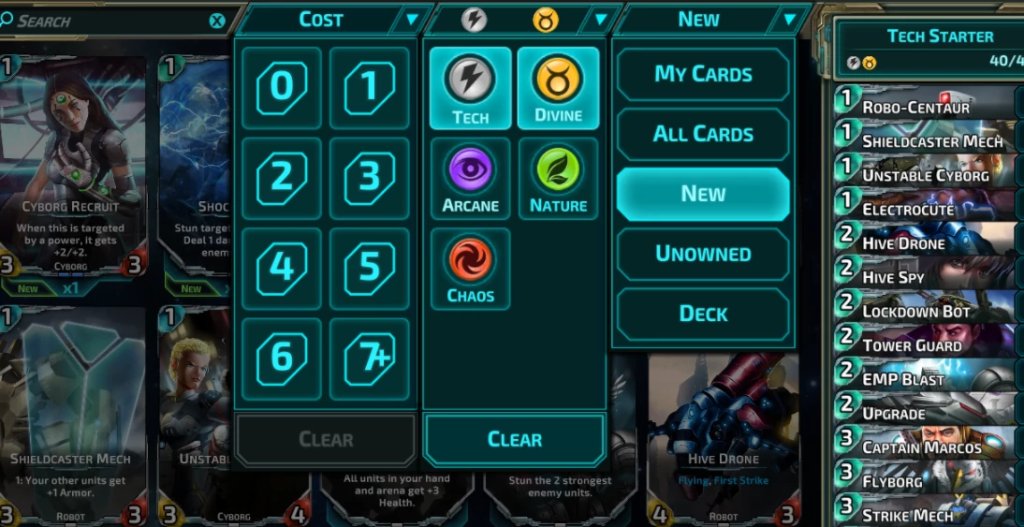Image resolution: width=1024 pixels, height=527 pixels.
Task: Clear the faction filters
Action: 514,439
